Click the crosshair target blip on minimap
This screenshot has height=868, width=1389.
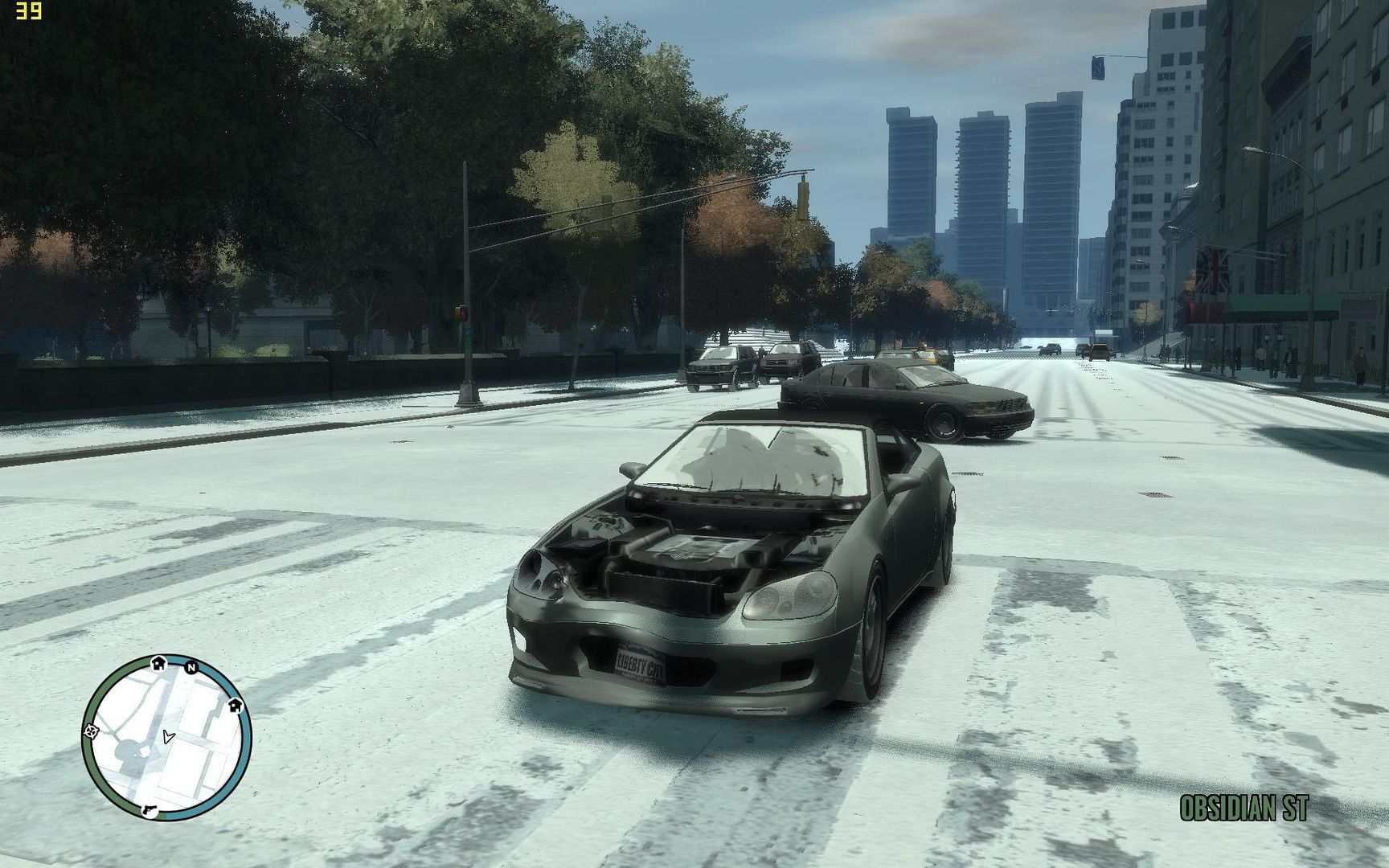pos(91,731)
